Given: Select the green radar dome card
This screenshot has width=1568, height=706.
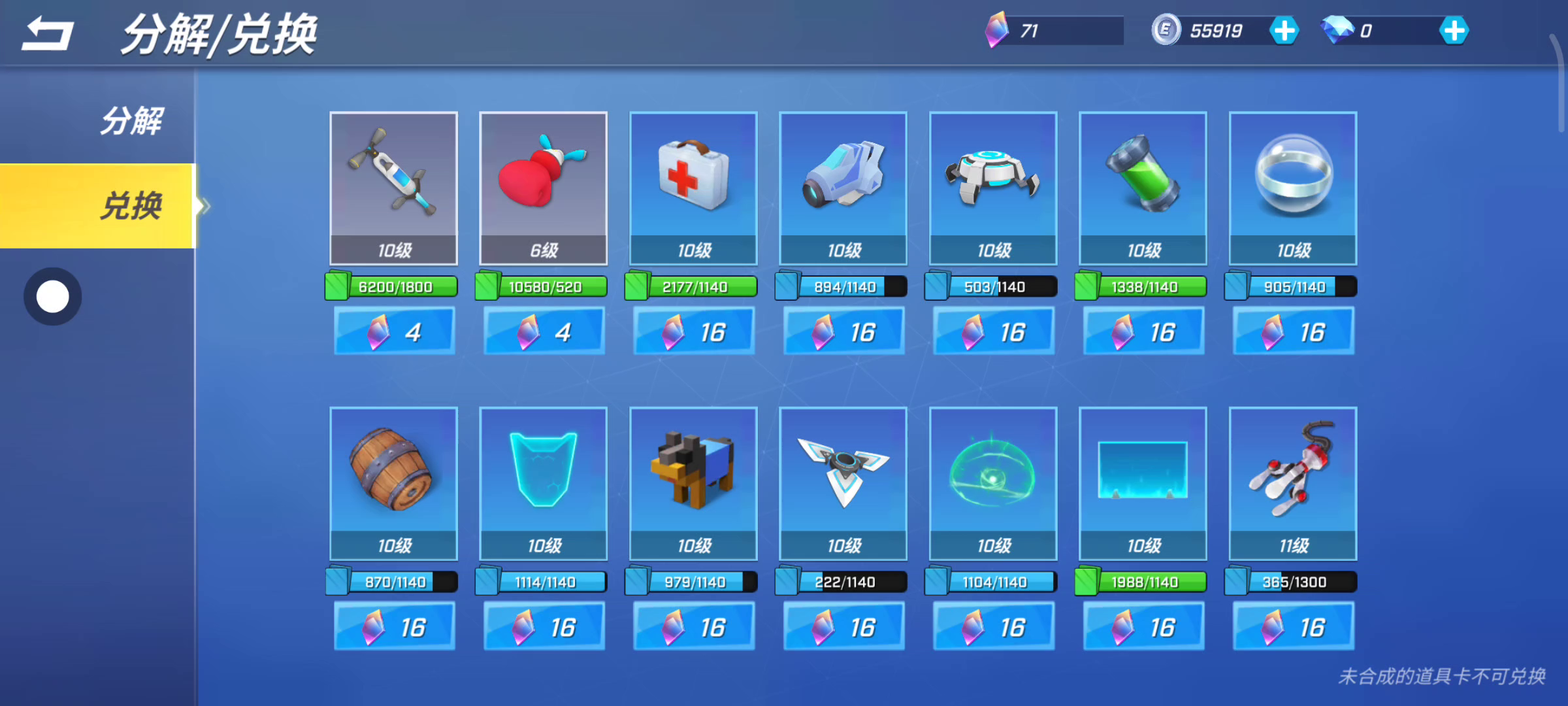Looking at the screenshot, I should pos(993,483).
